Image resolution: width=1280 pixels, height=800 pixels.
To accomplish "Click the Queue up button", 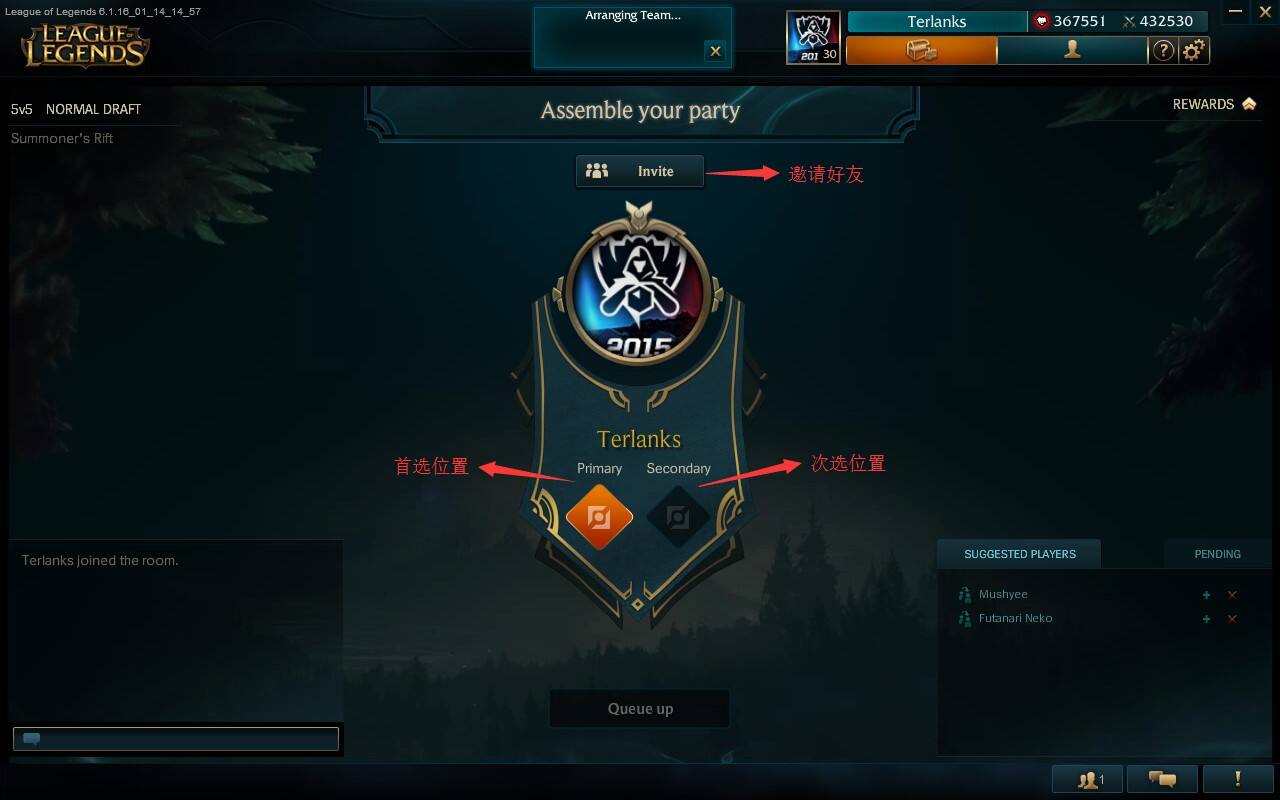I will (x=639, y=708).
